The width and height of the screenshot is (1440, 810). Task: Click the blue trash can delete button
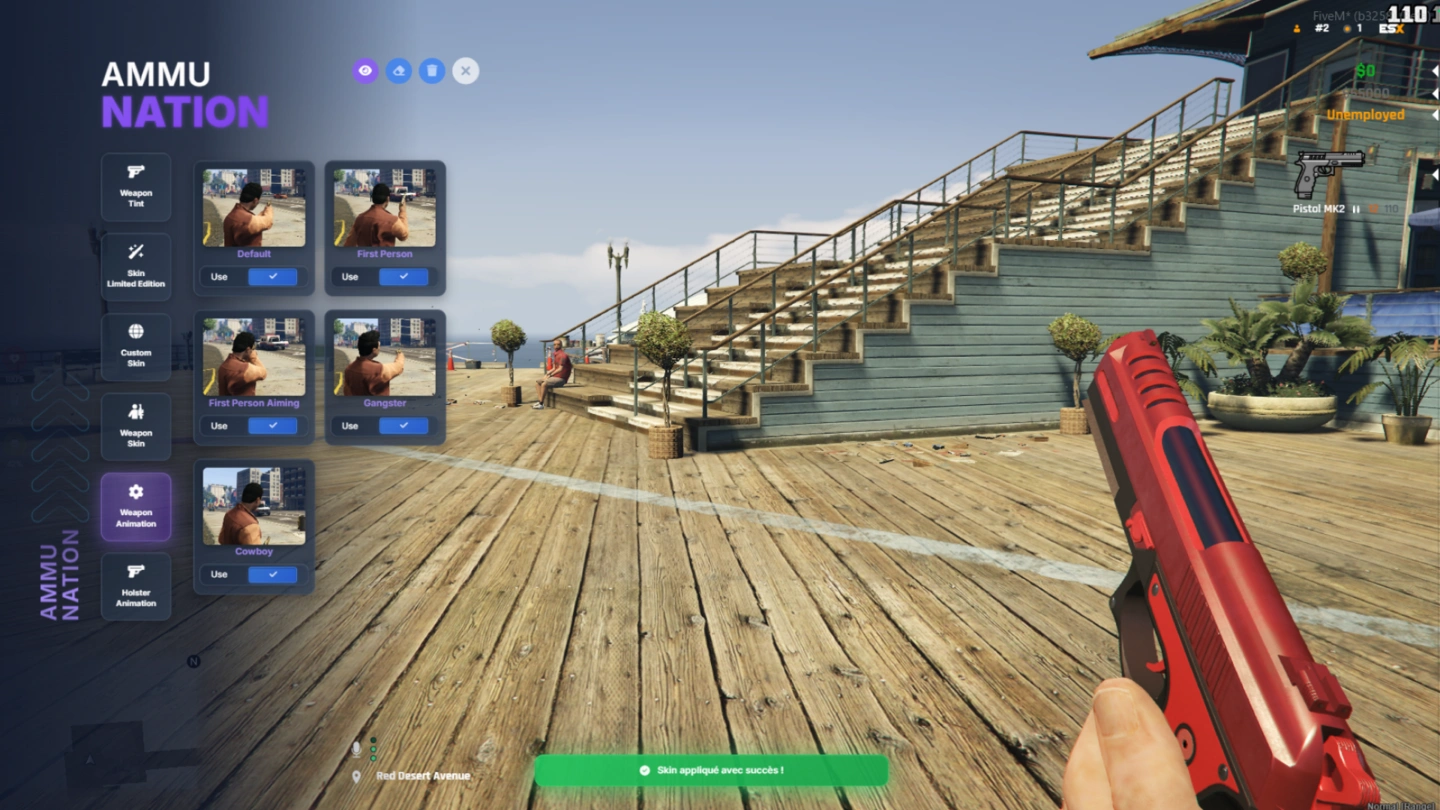pos(432,71)
